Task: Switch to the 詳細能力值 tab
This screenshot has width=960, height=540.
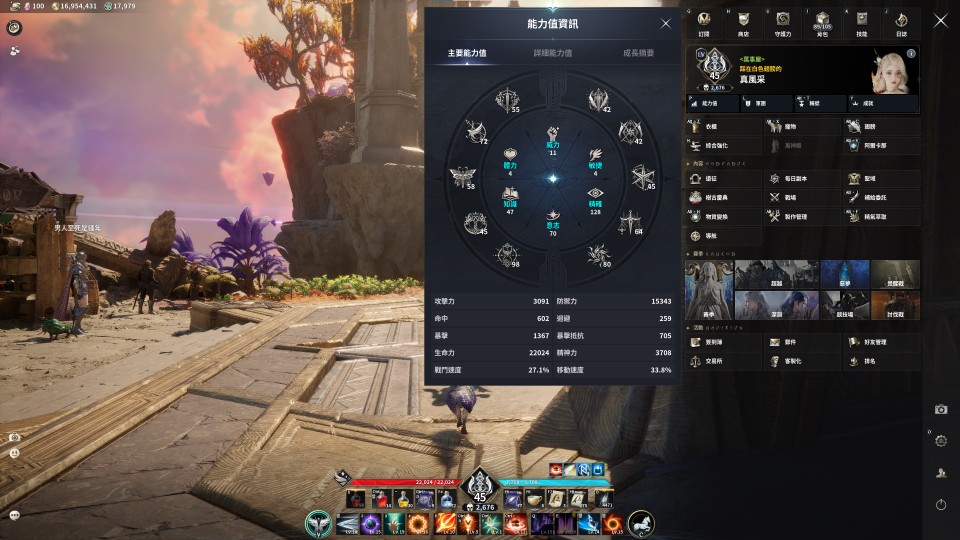Action: click(x=552, y=52)
